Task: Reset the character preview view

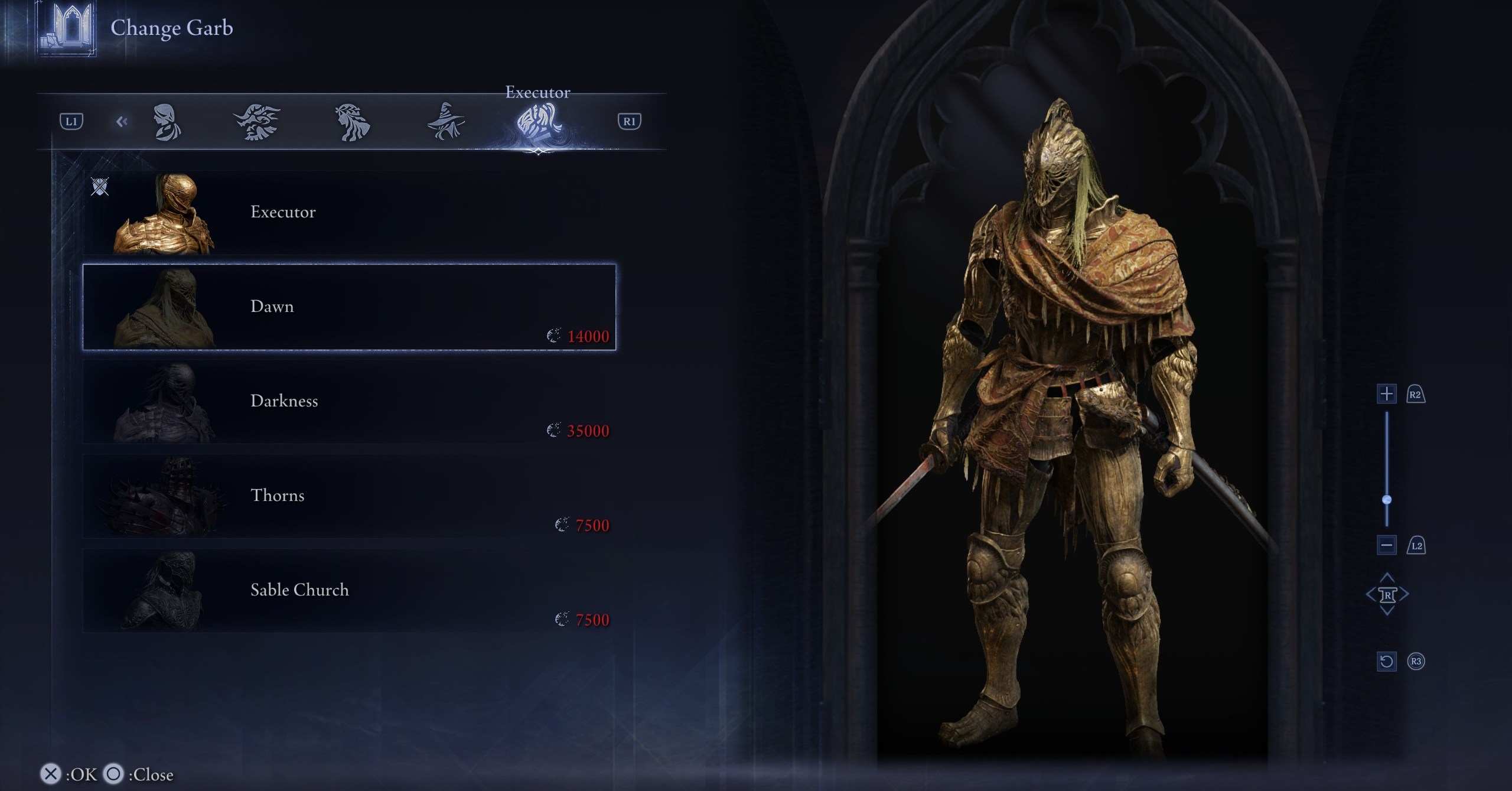Action: coord(1387,661)
